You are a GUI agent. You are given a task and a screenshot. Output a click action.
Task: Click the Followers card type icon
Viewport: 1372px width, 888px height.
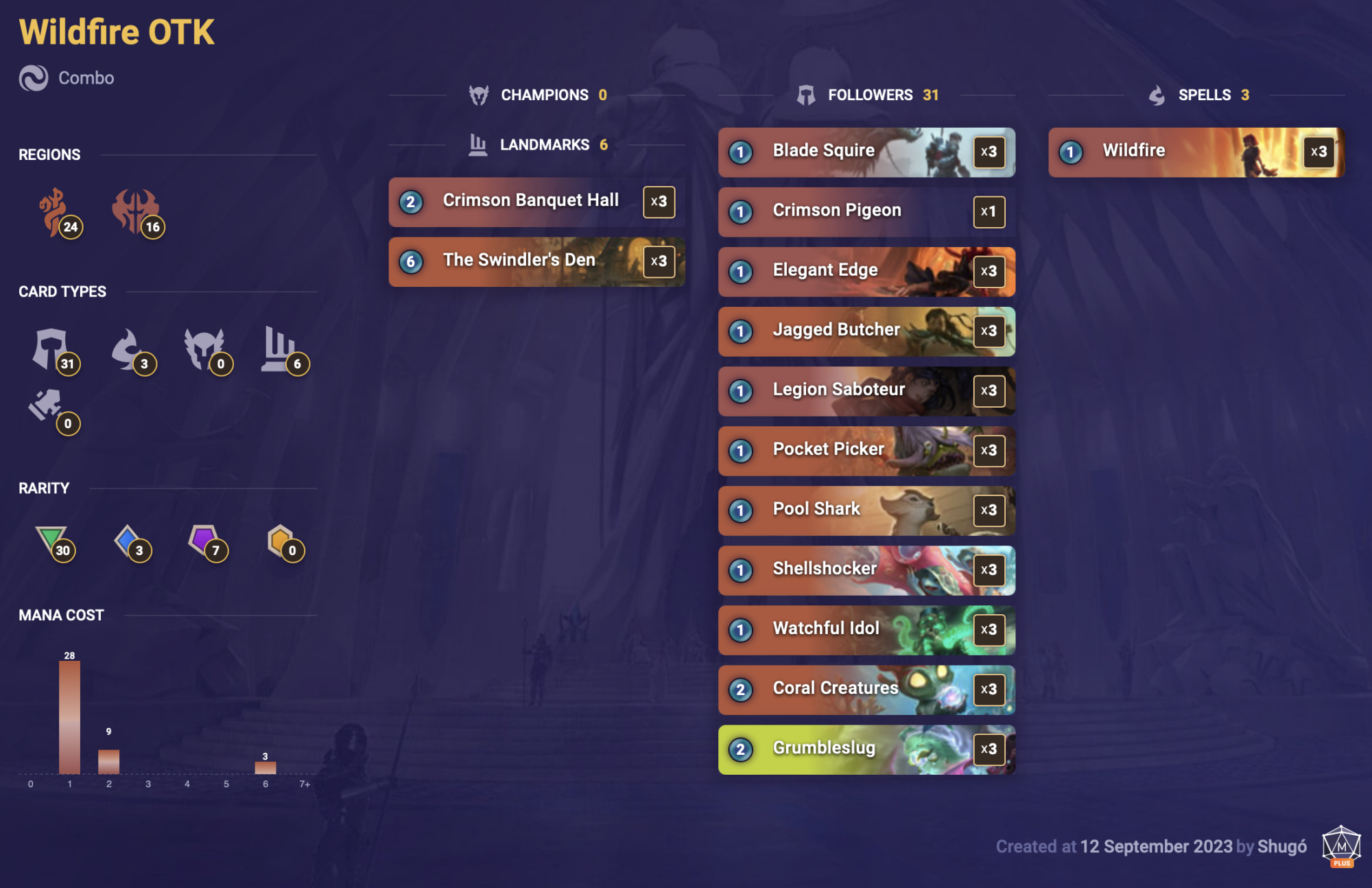click(x=55, y=350)
